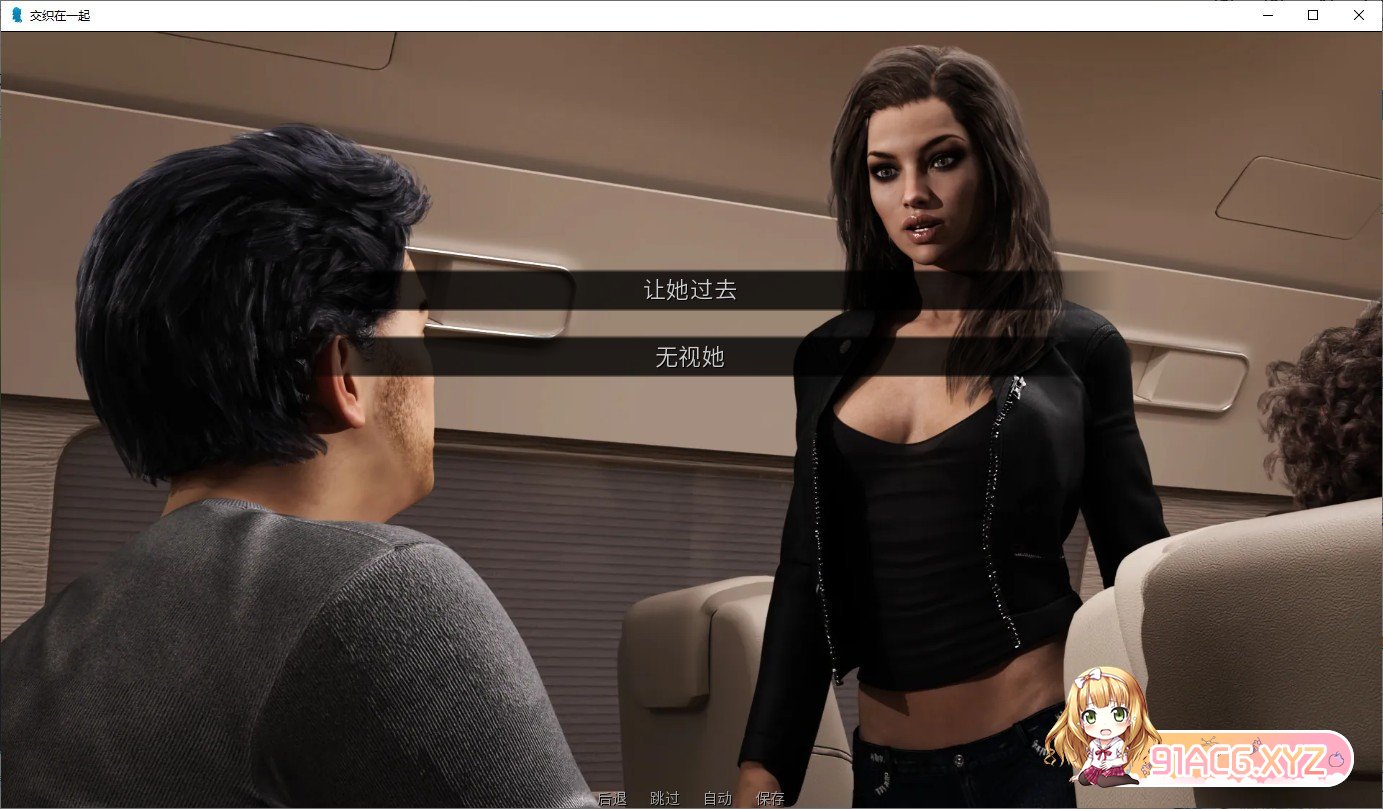Click the quick menu bar at the bottom
Viewport: 1383px width, 809px height.
point(690,798)
